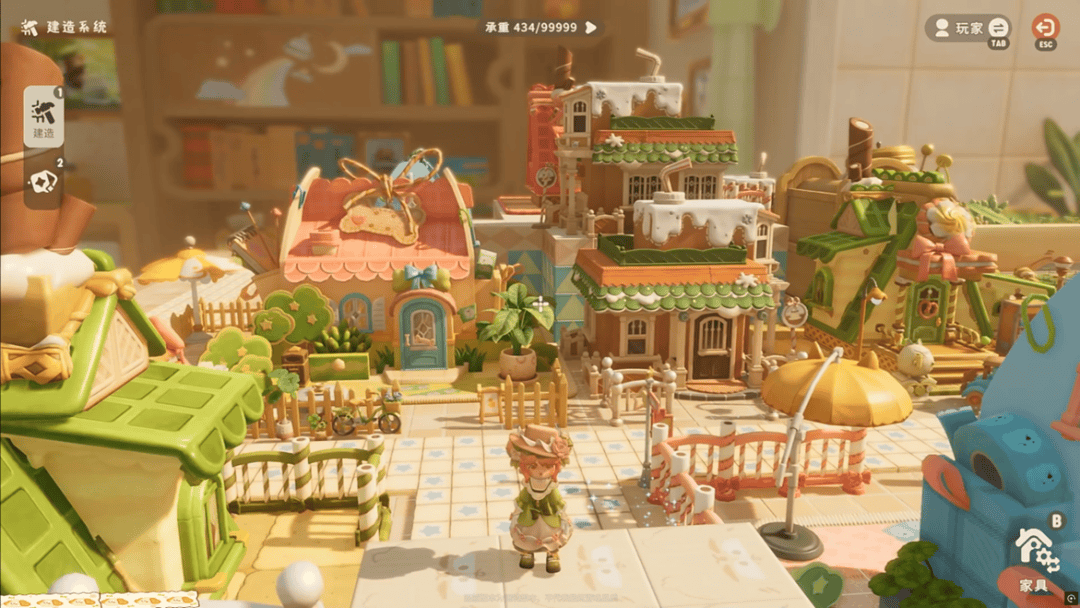Select the 建造 build tab

pos(43,117)
